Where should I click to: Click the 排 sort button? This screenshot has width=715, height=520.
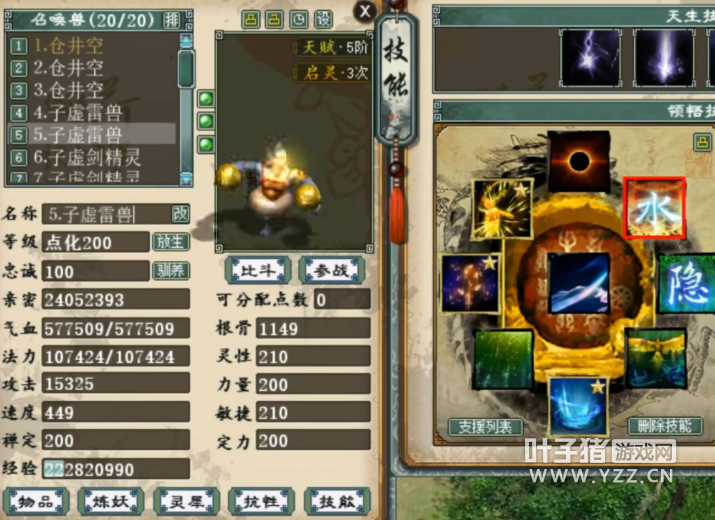(x=171, y=19)
